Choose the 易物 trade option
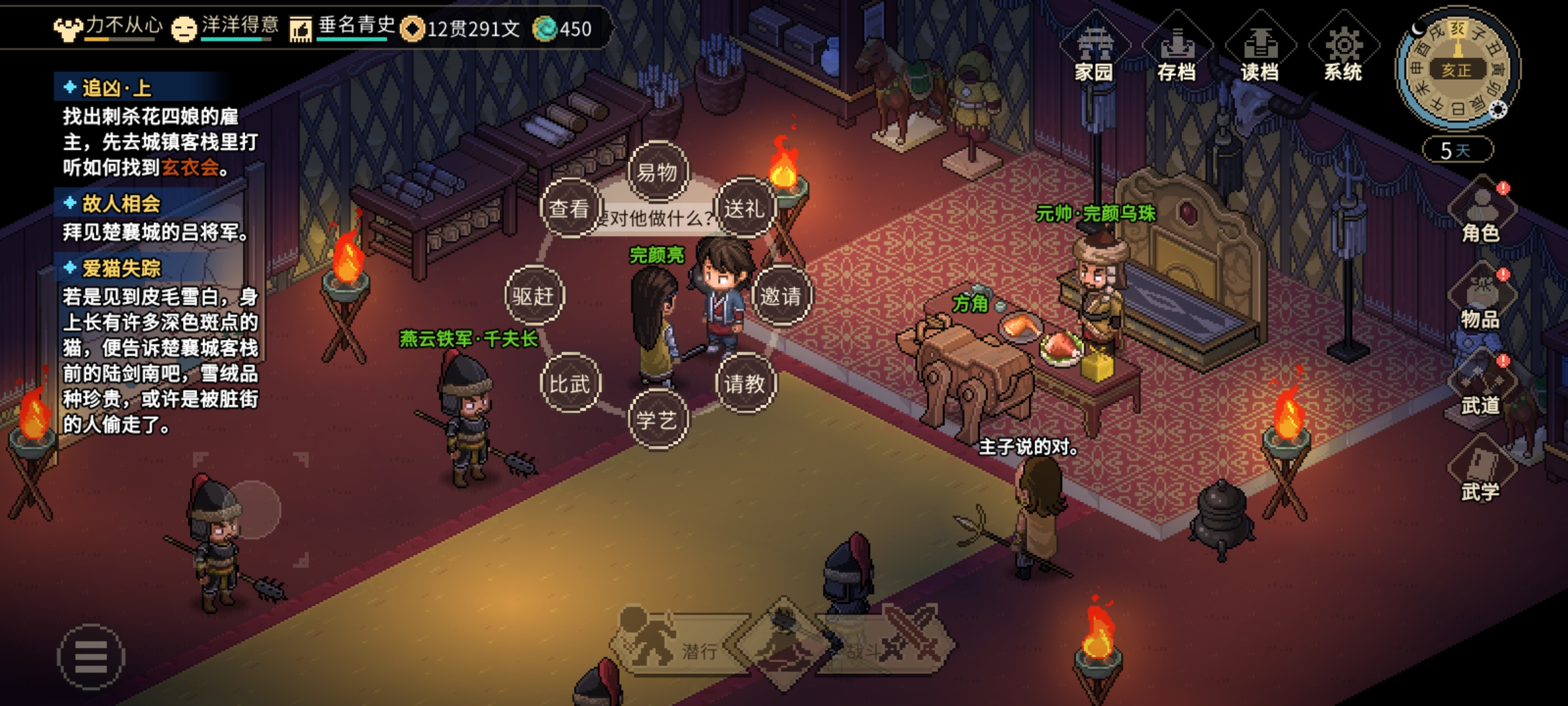 click(657, 172)
